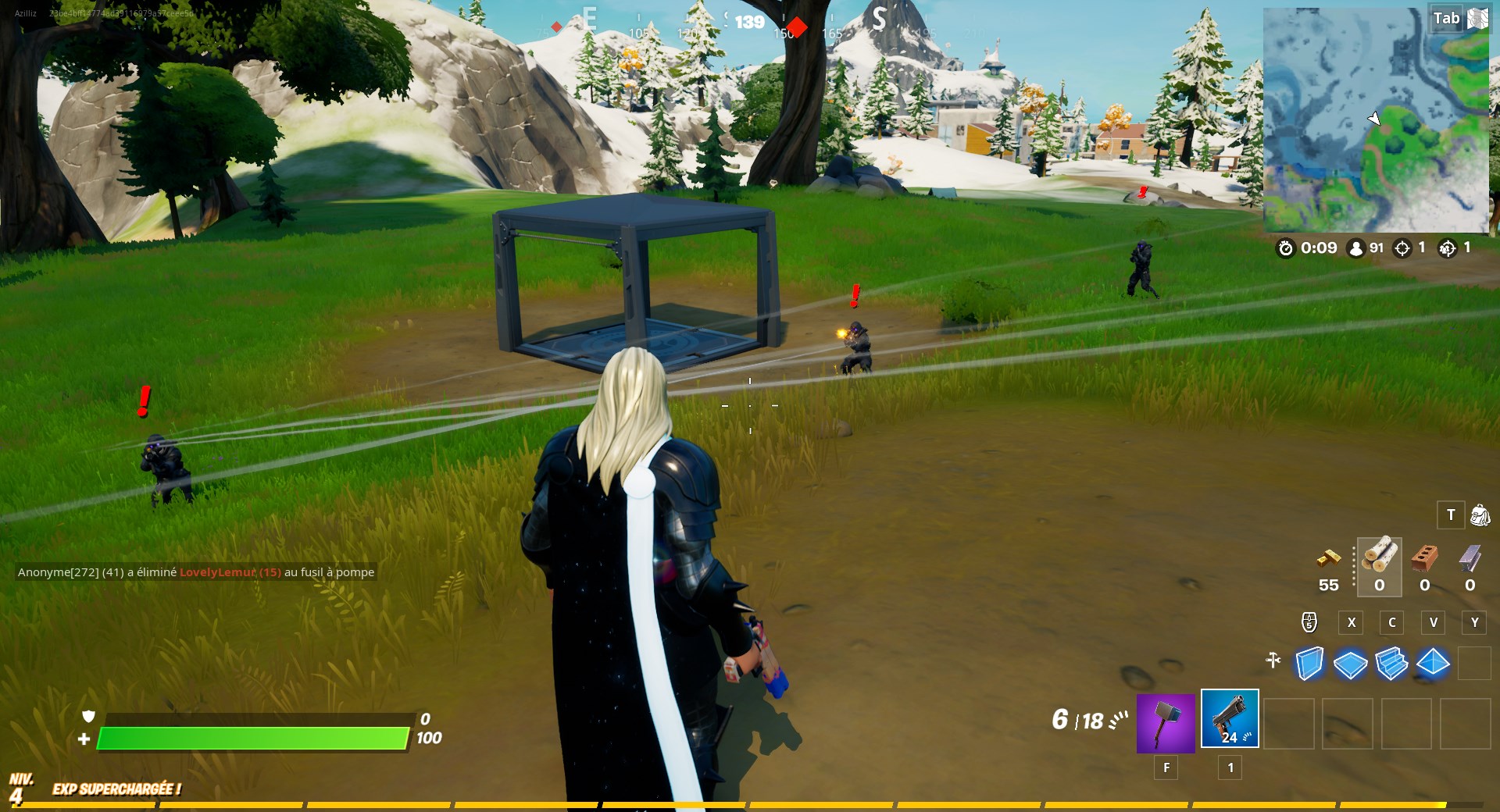This screenshot has width=1500, height=812.
Task: Select the pistol in hotbar slot 1
Action: [1230, 720]
